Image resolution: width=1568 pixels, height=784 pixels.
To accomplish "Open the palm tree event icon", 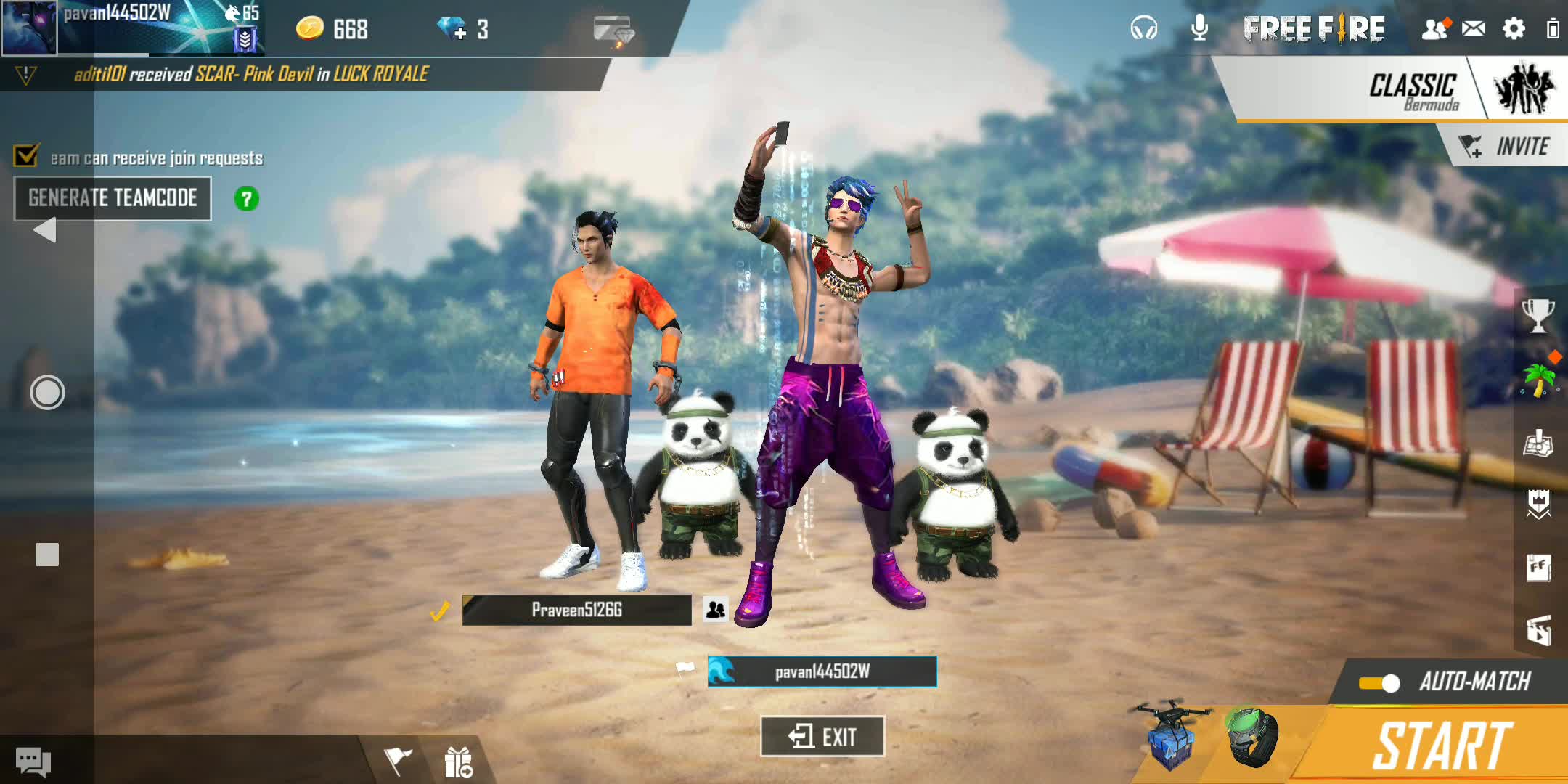I will click(x=1538, y=379).
